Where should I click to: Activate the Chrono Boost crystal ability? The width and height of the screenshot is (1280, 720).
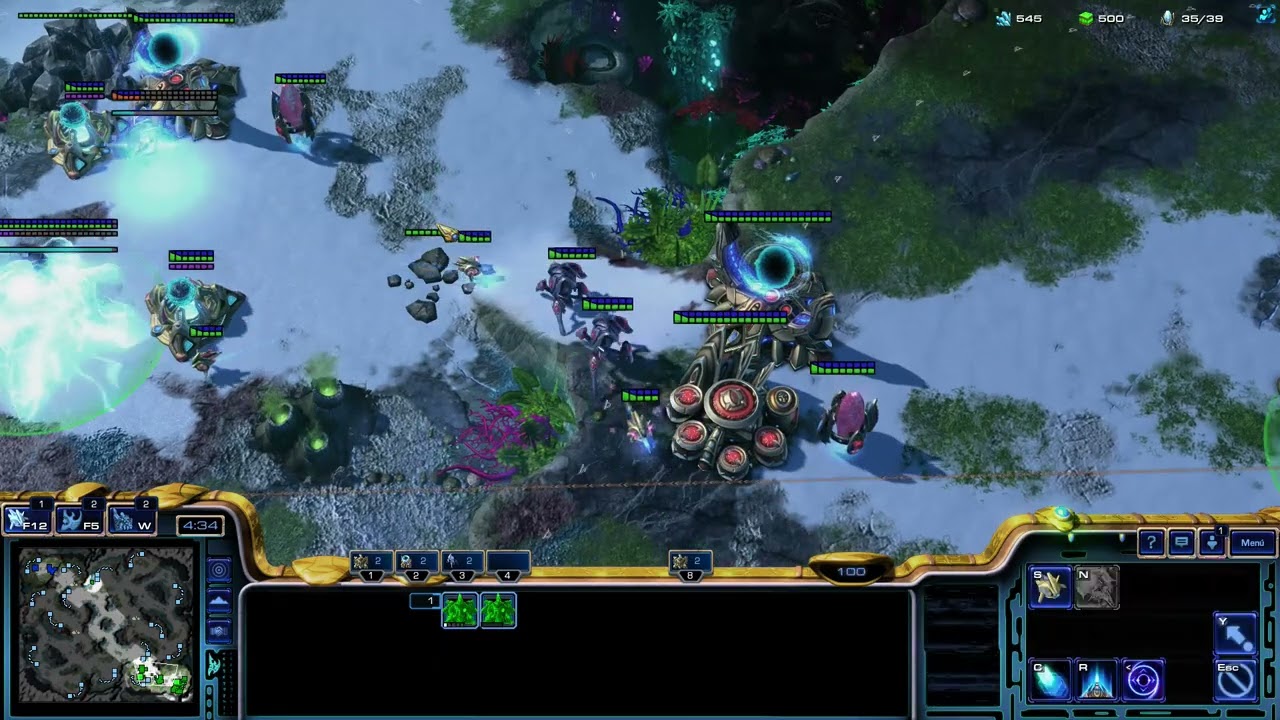tap(1050, 680)
